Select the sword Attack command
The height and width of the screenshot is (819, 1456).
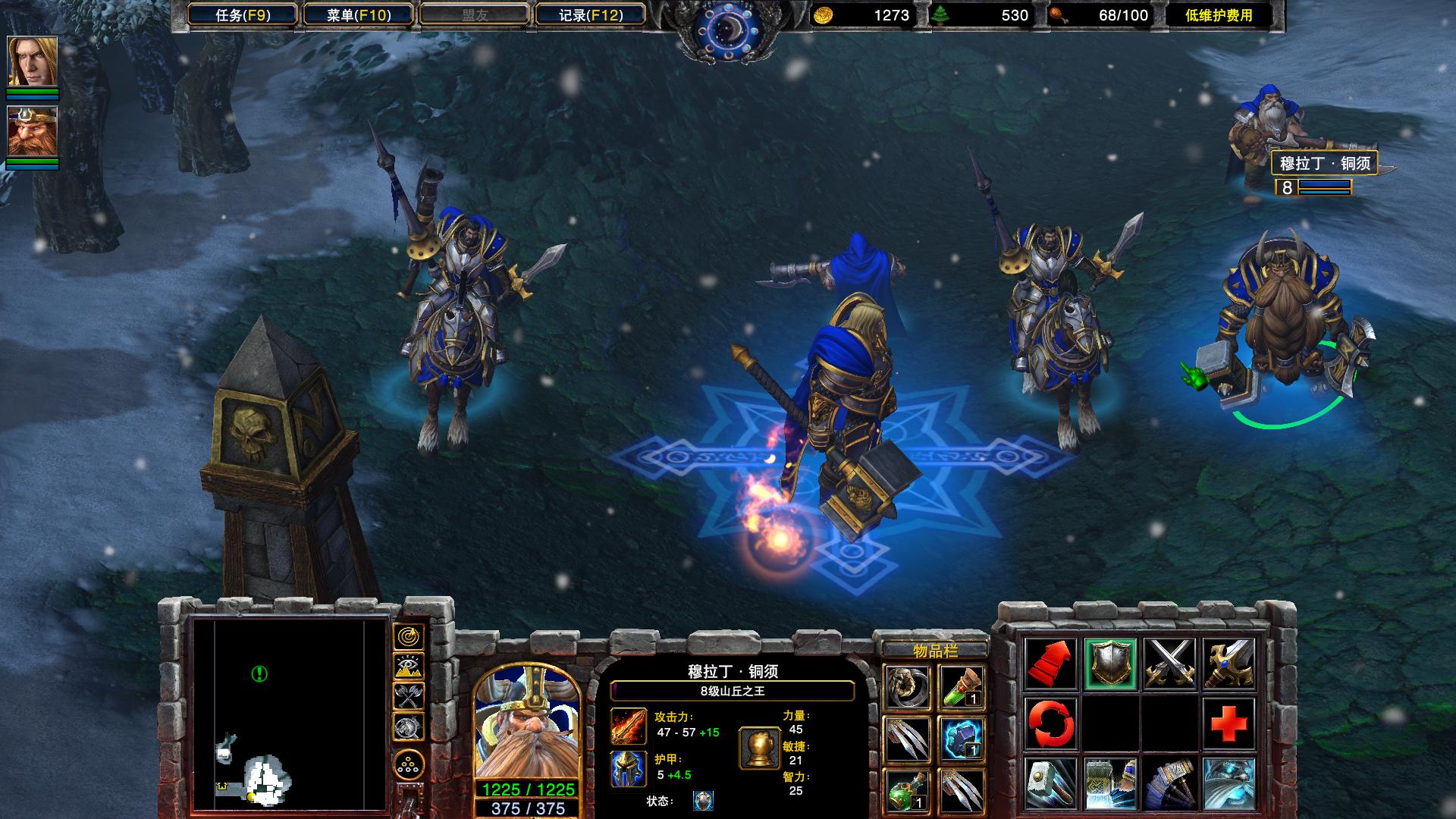pos(1228,664)
